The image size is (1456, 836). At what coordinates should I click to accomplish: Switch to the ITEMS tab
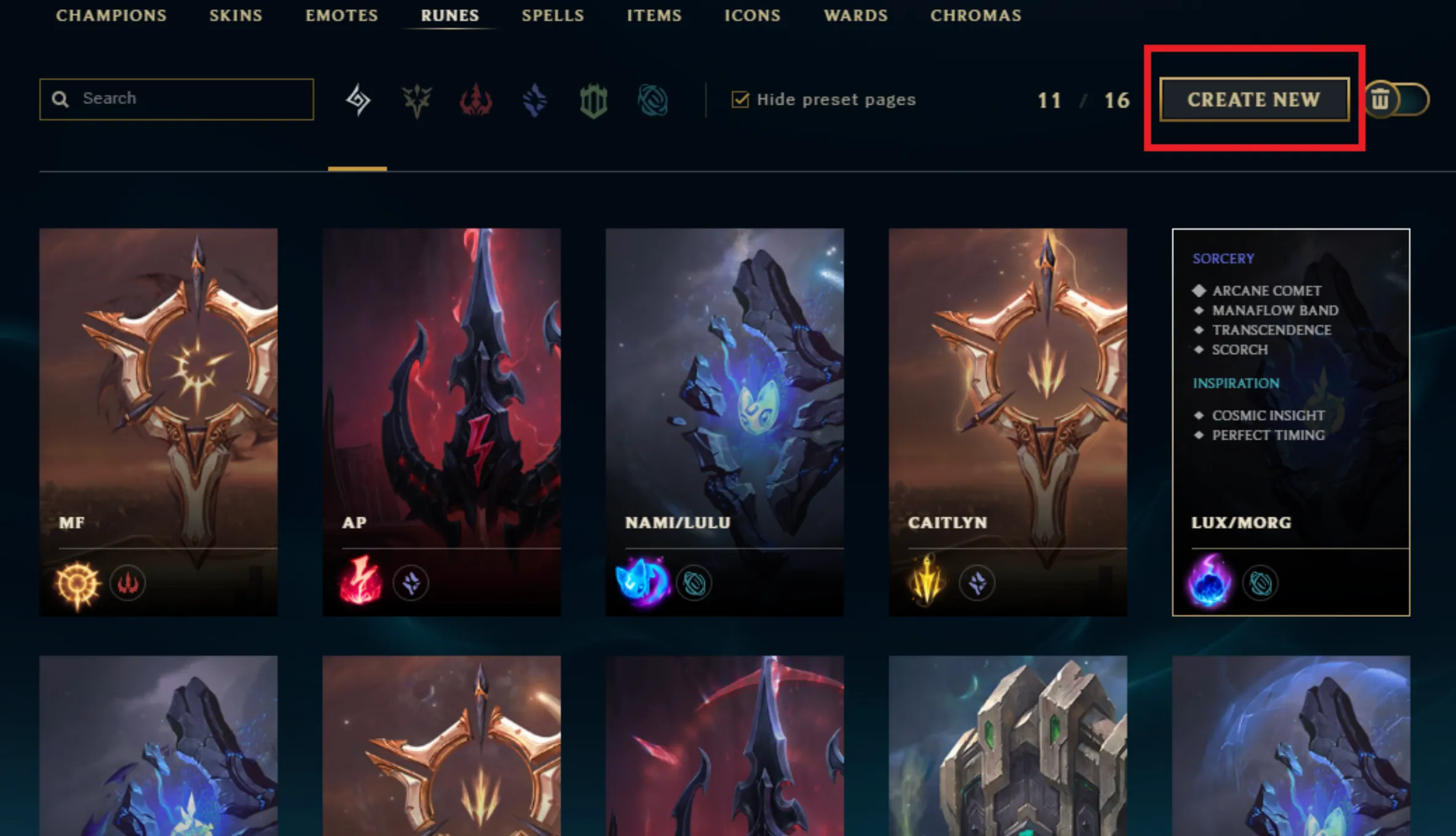654,15
